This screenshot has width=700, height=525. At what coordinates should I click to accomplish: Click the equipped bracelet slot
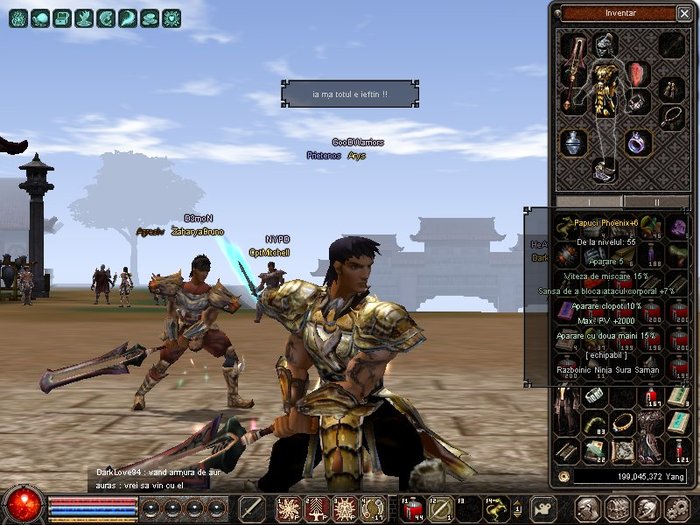pos(638,103)
